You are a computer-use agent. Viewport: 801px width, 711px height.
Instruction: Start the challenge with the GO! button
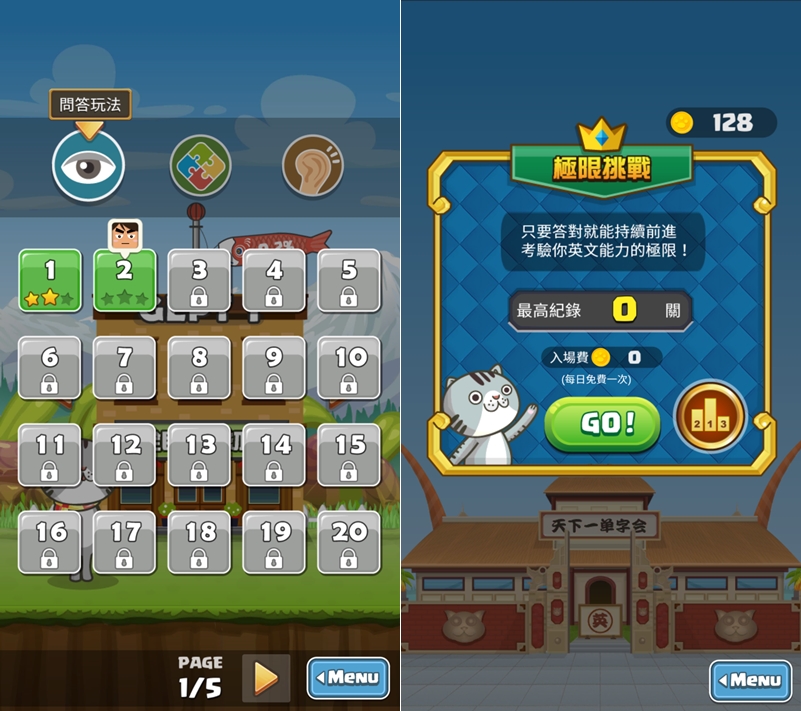[x=602, y=424]
